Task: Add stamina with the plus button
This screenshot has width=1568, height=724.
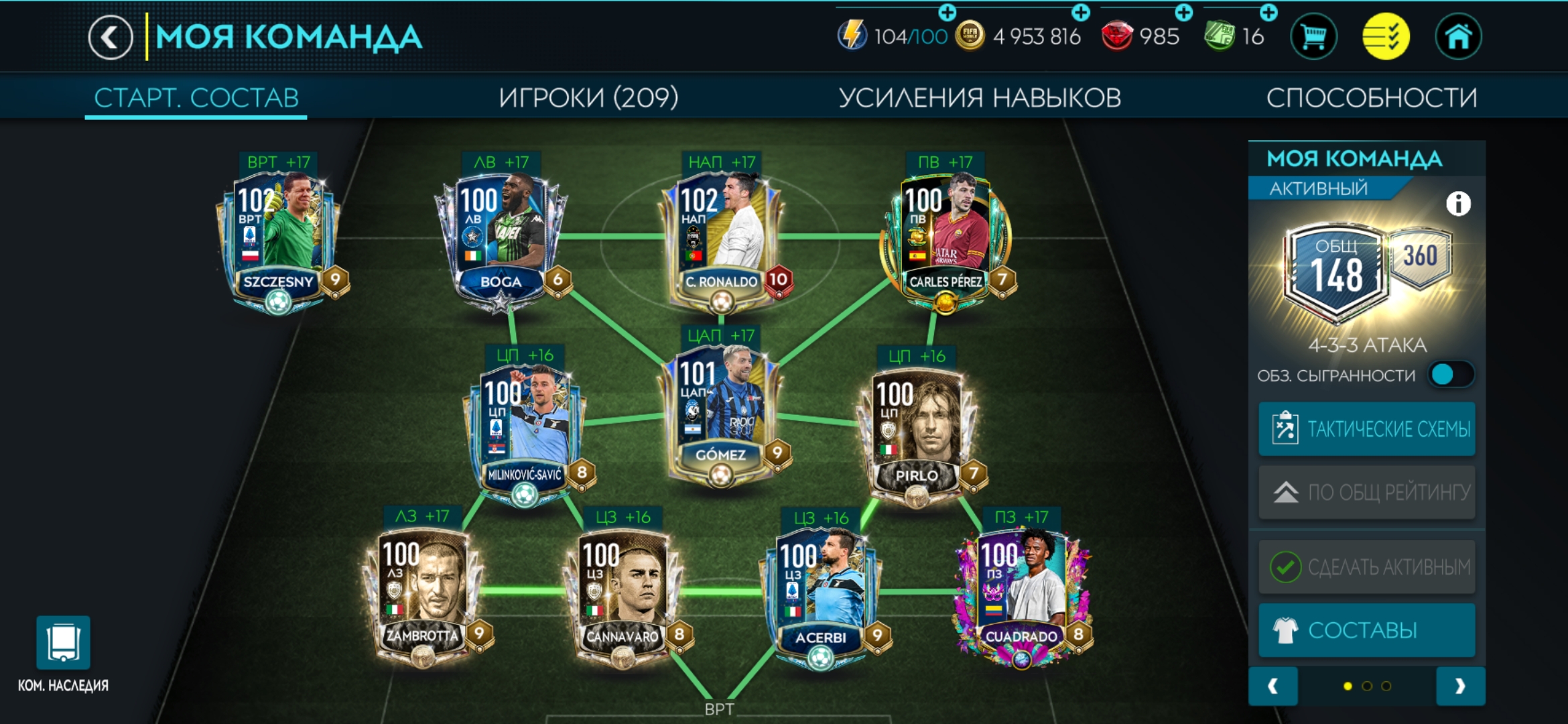Action: [948, 11]
